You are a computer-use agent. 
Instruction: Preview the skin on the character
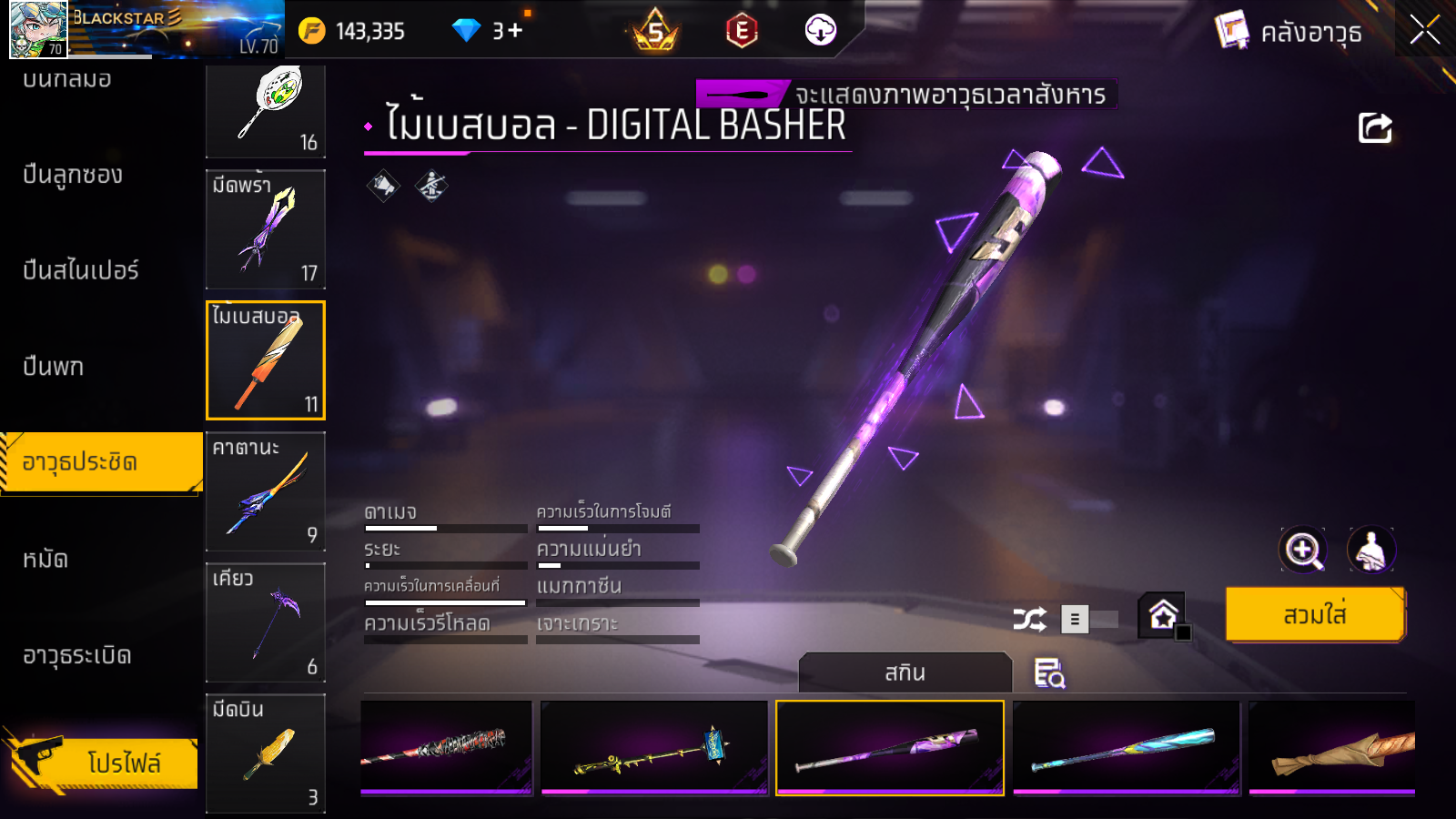click(x=1370, y=550)
